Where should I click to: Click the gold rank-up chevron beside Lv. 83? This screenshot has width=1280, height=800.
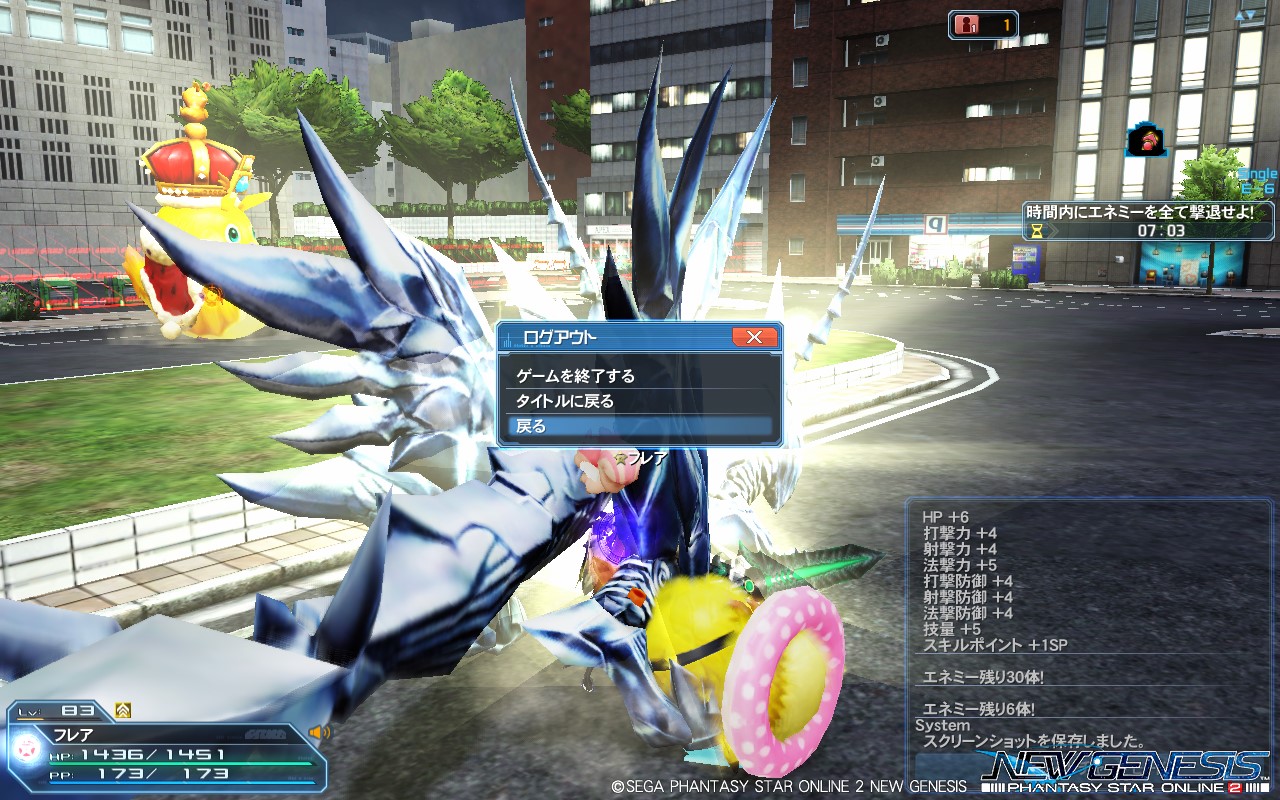[123, 710]
